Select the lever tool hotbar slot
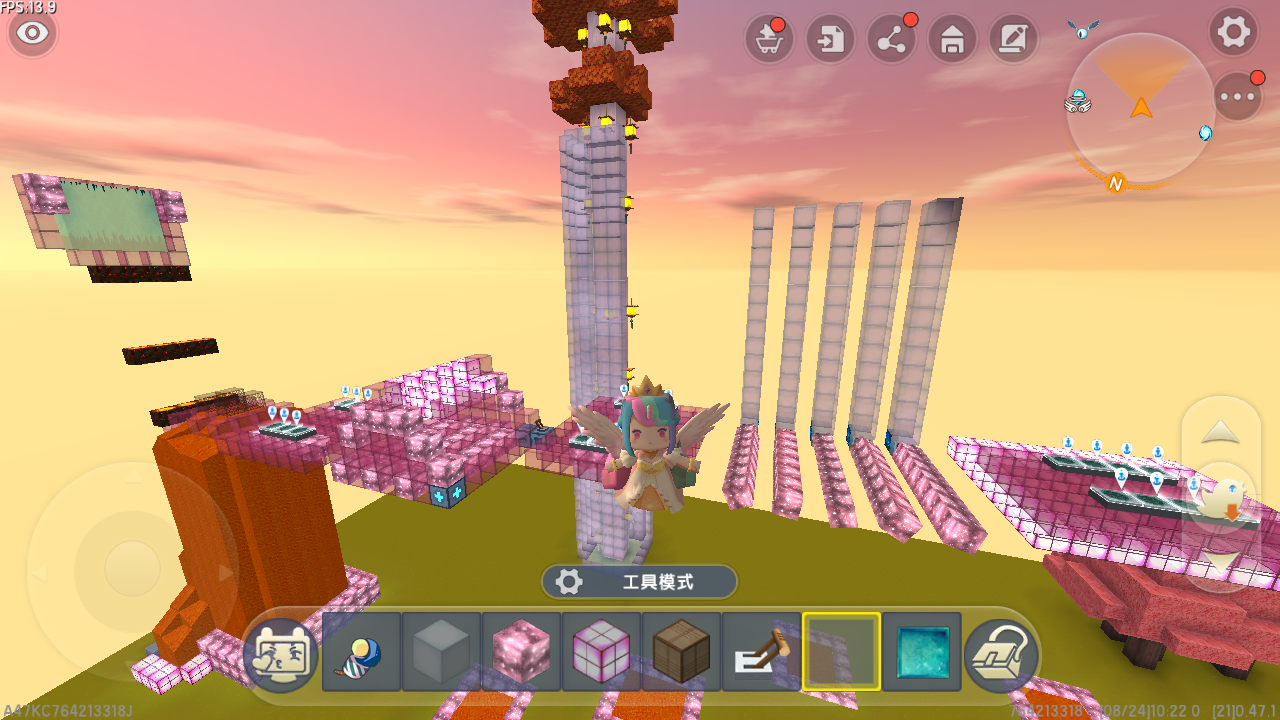 tap(761, 652)
